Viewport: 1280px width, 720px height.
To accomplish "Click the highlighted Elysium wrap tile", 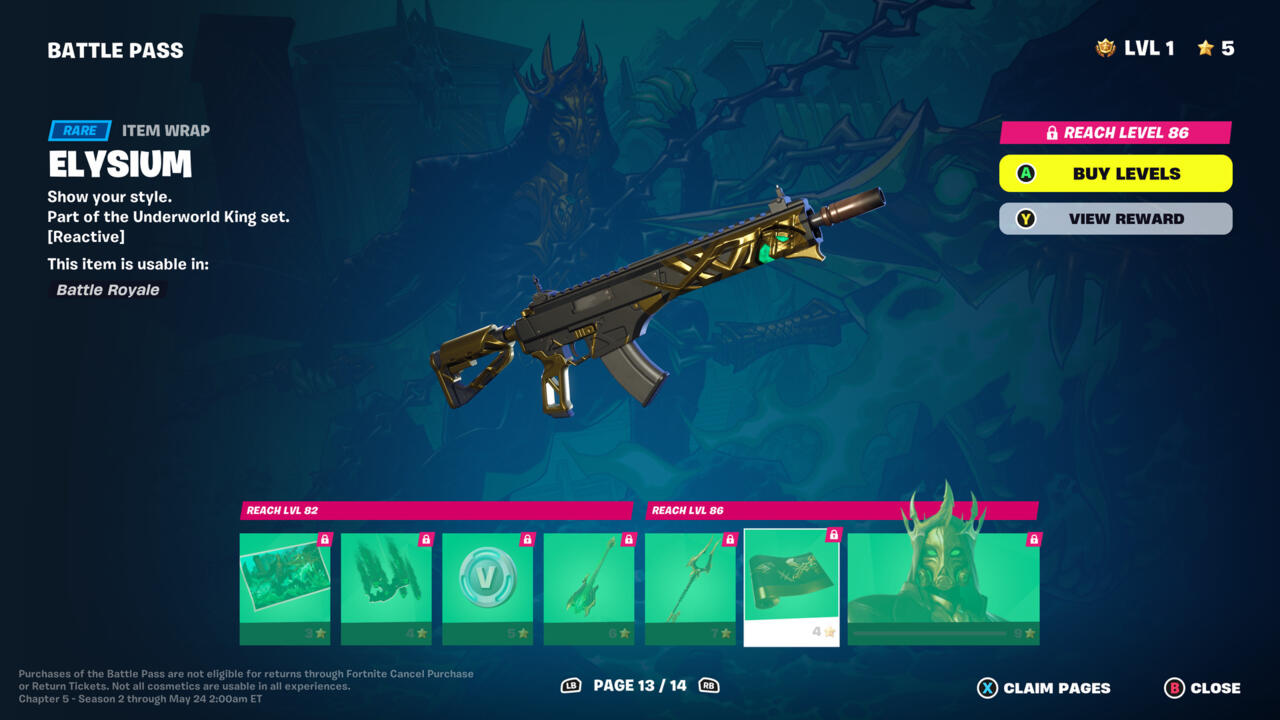I will click(x=791, y=587).
